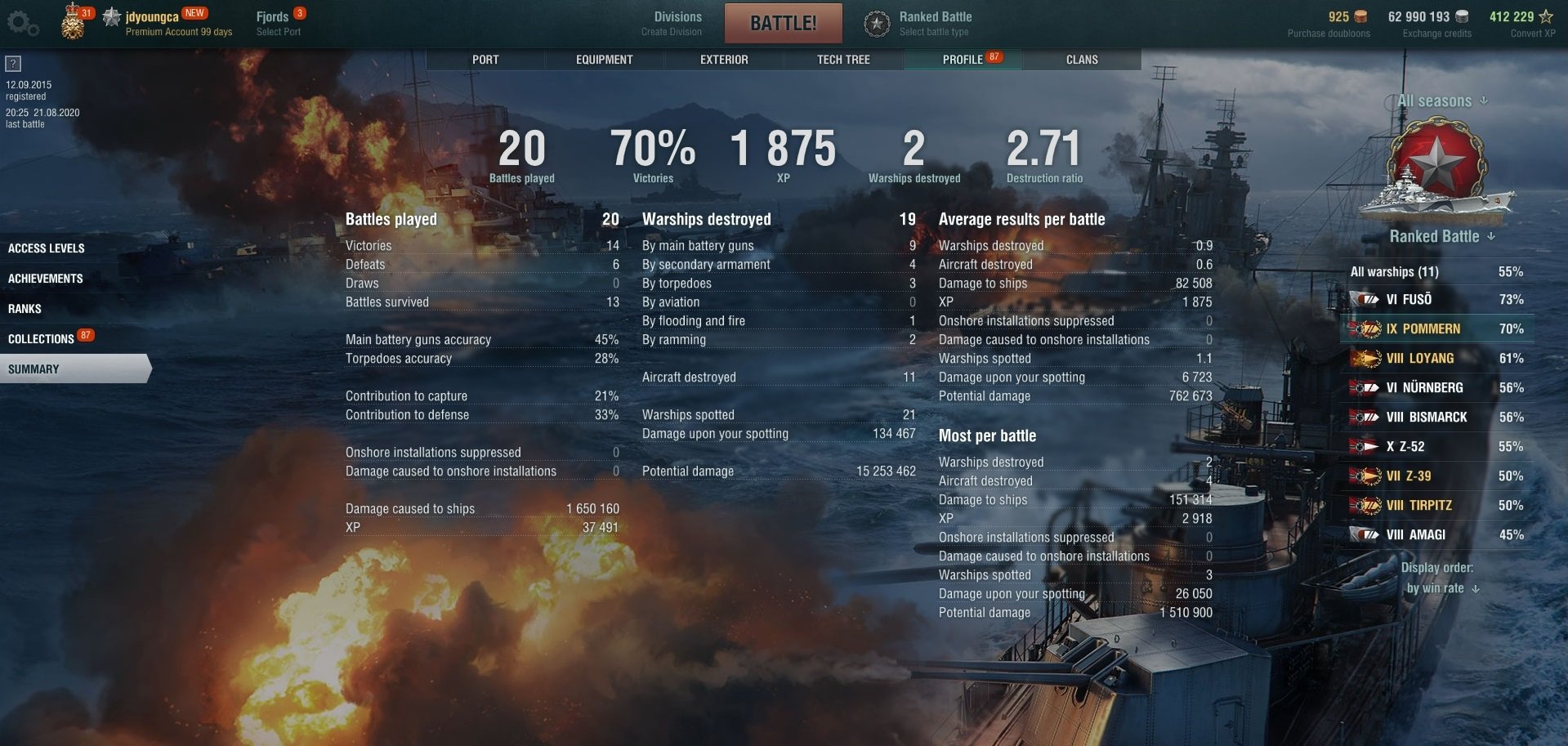The image size is (1568, 746).
Task: Go to the Exterior tab
Action: click(724, 60)
